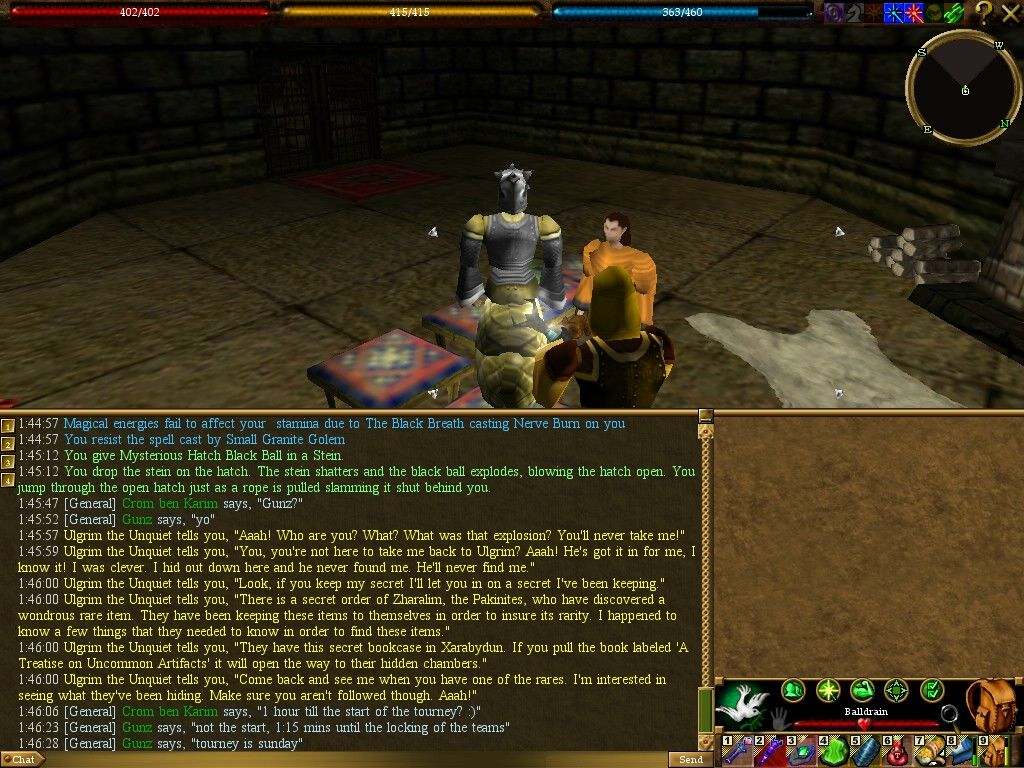Switch to chat window tab 4

tap(8, 480)
